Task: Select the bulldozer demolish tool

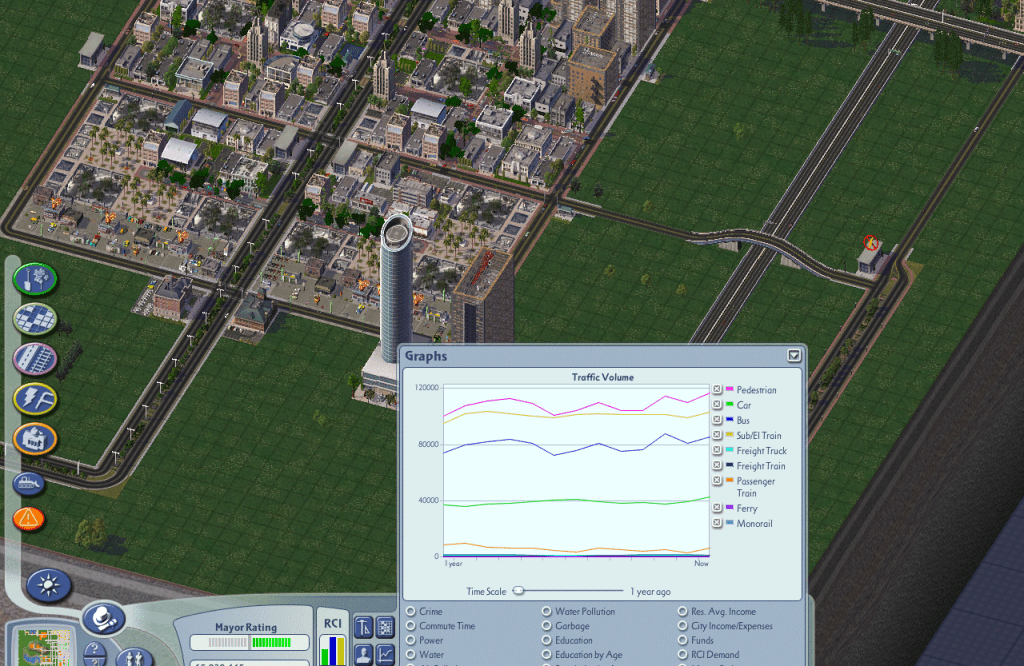Action: point(30,482)
